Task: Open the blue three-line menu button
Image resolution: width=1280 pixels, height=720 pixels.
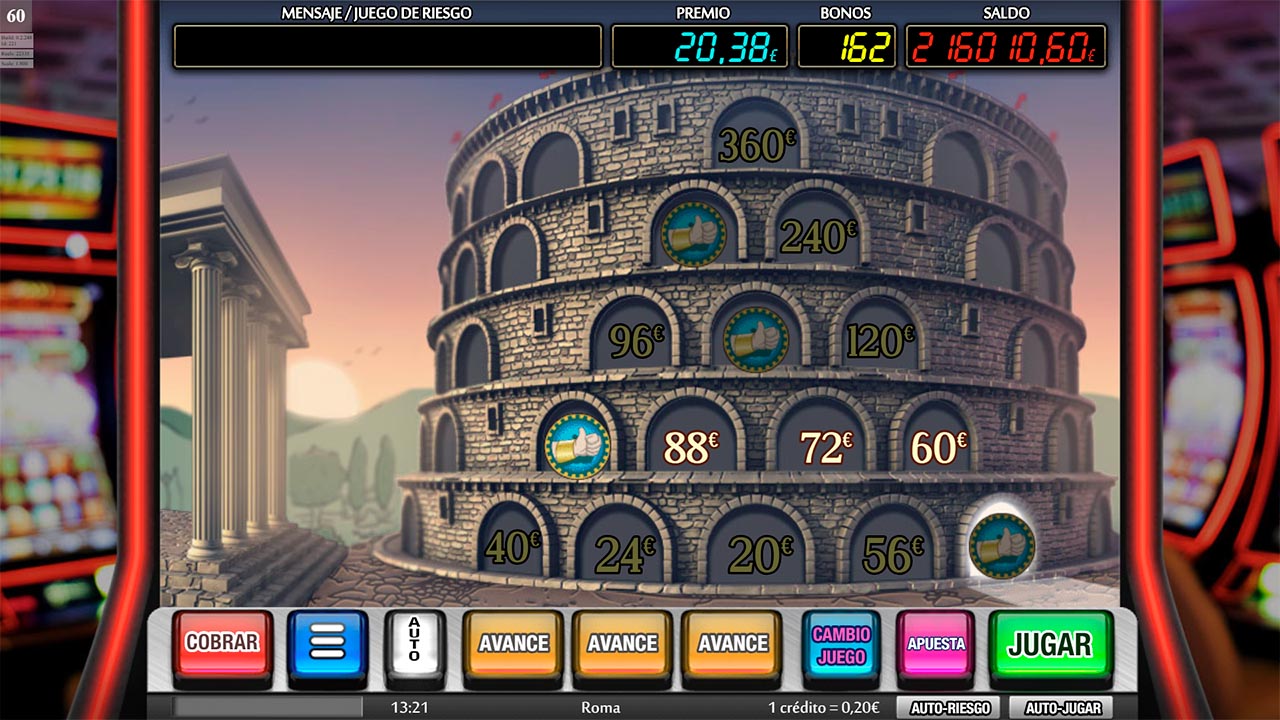Action: 328,643
